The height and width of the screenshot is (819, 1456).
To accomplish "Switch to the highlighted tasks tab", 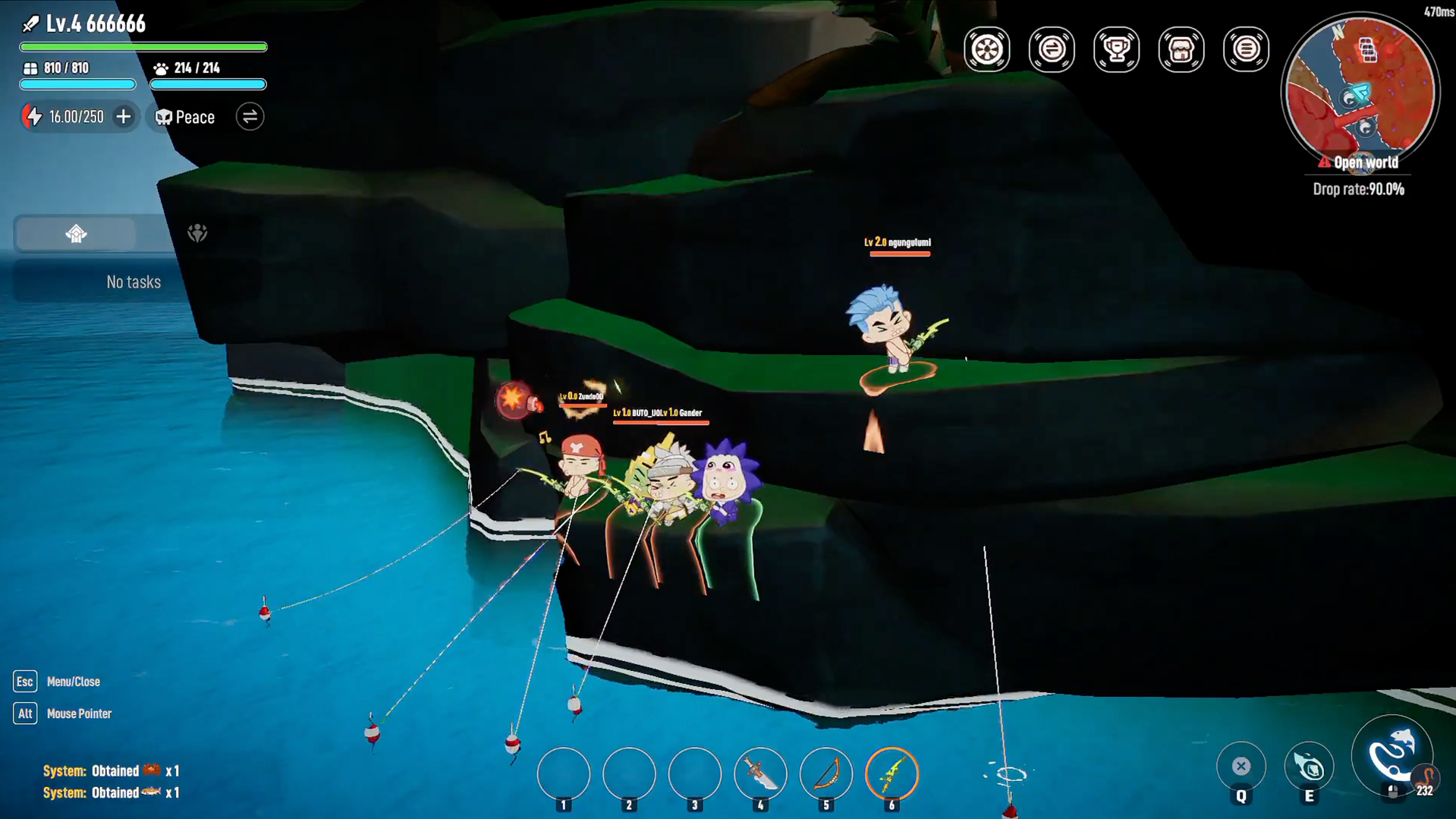I will 76,234.
